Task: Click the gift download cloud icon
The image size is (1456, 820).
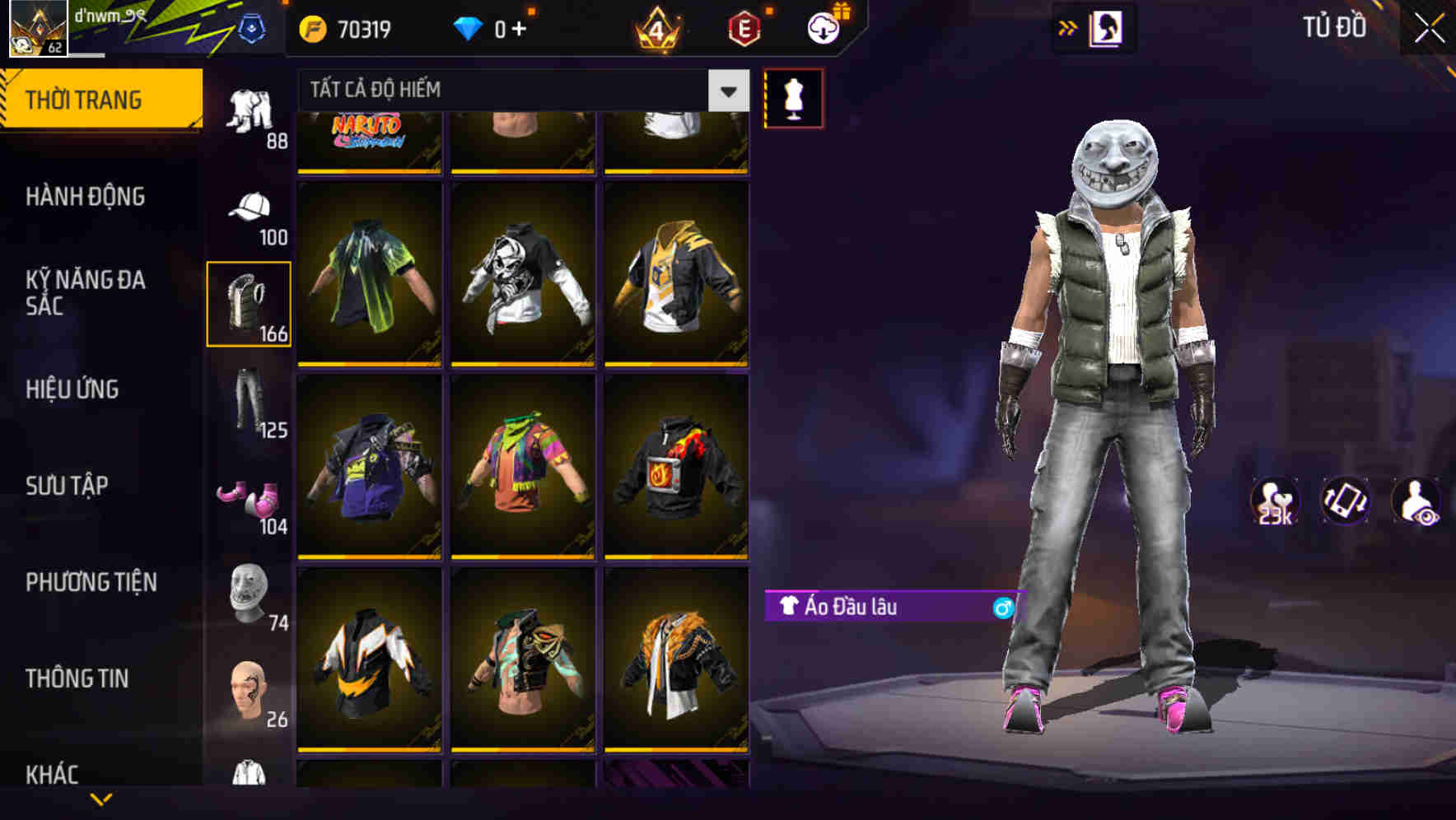Action: coord(823,27)
